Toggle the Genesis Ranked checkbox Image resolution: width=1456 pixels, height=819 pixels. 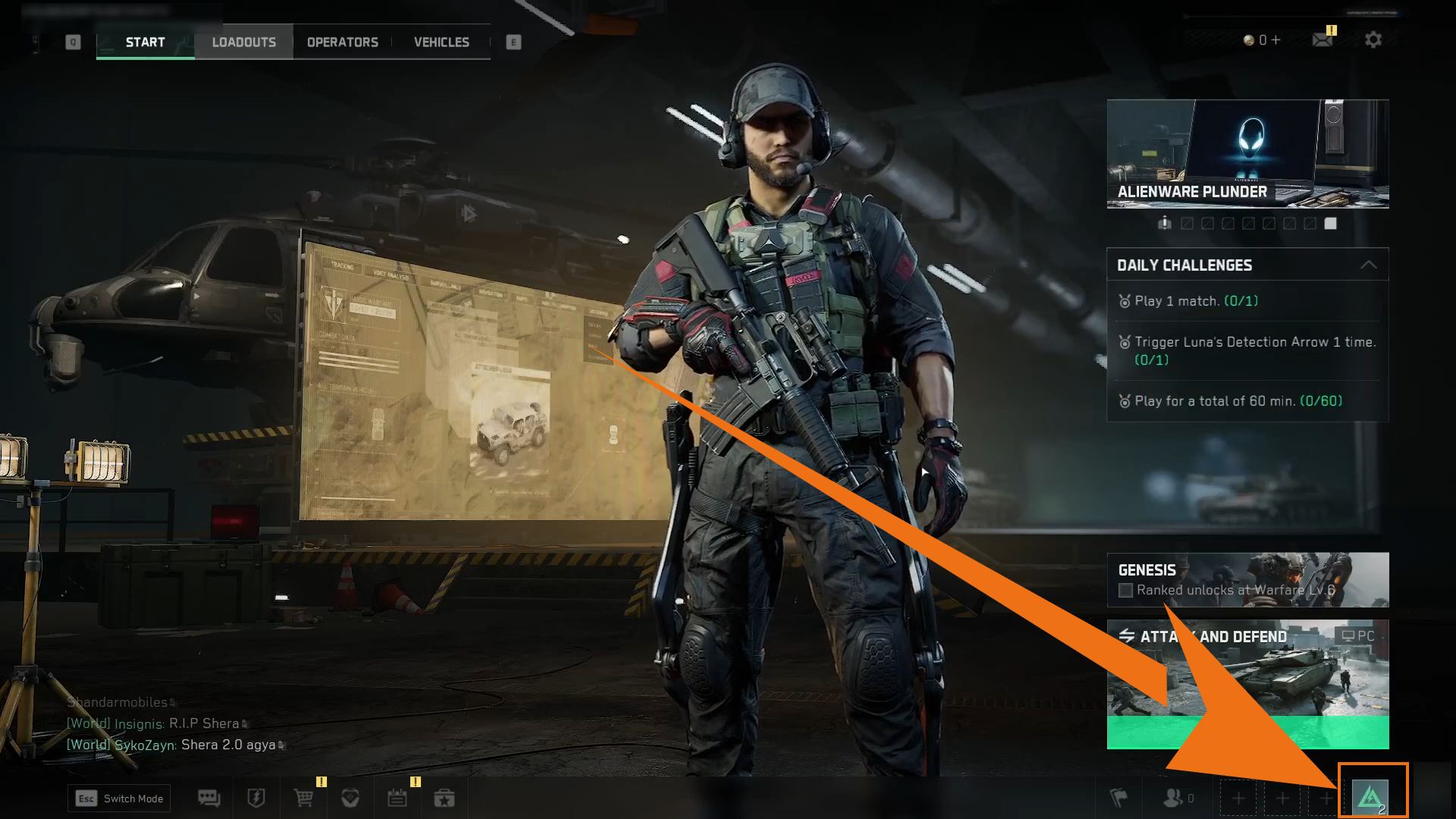pyautogui.click(x=1126, y=591)
